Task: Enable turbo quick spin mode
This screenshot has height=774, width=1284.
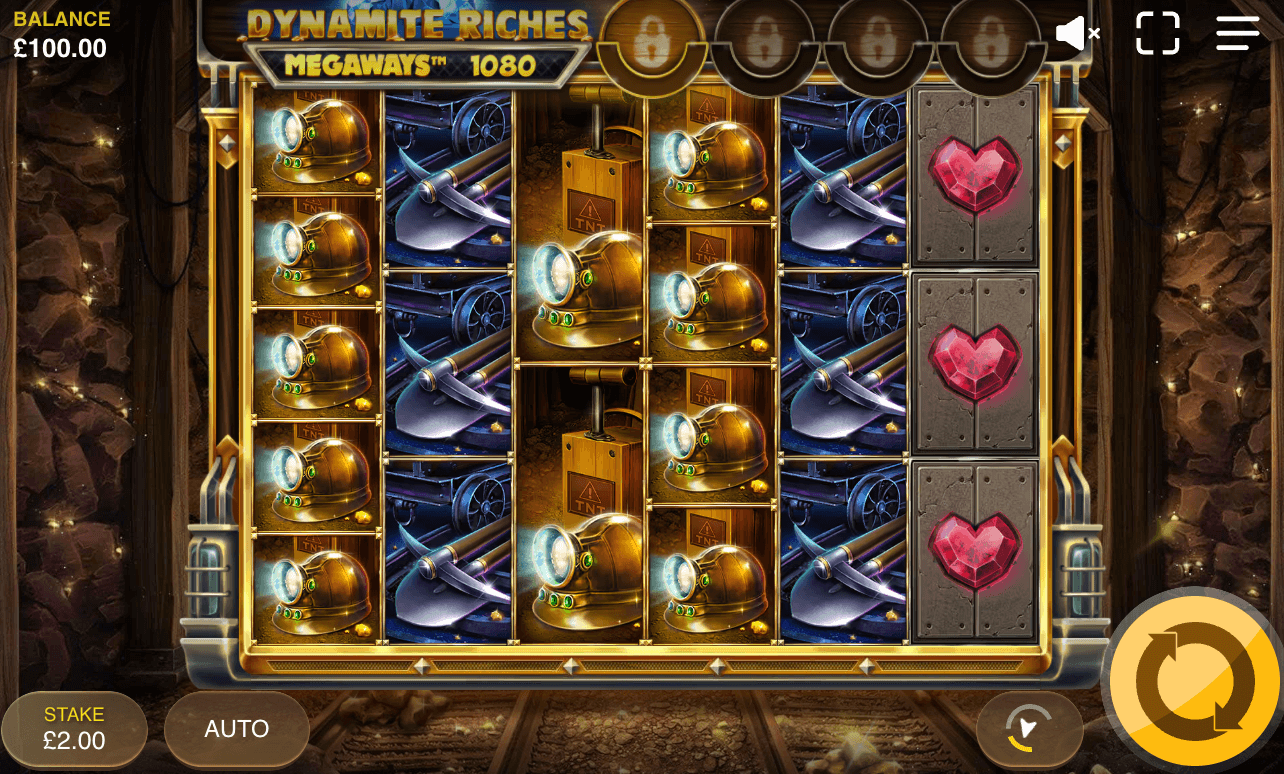Action: (1031, 729)
